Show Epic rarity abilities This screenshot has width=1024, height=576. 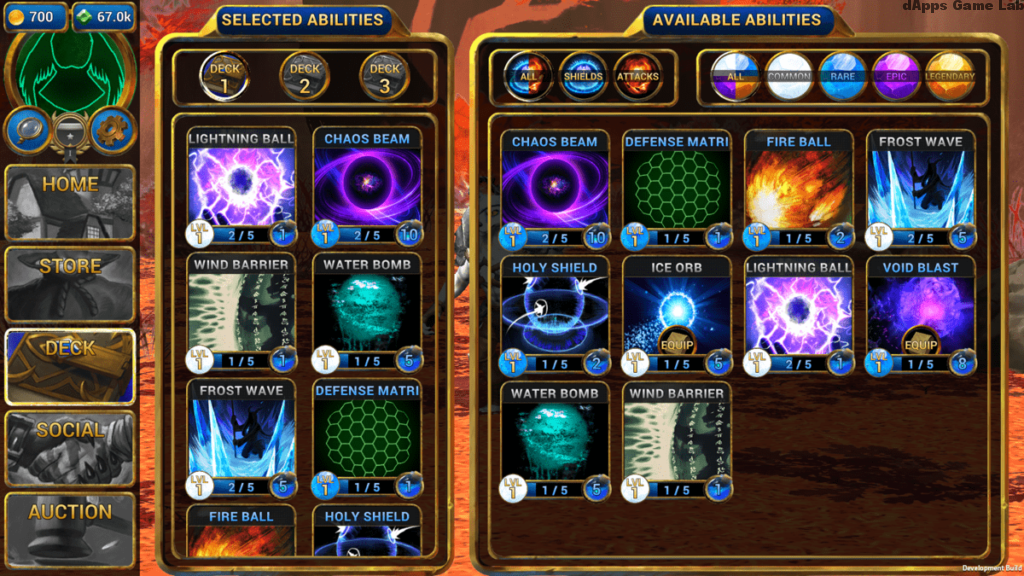896,76
